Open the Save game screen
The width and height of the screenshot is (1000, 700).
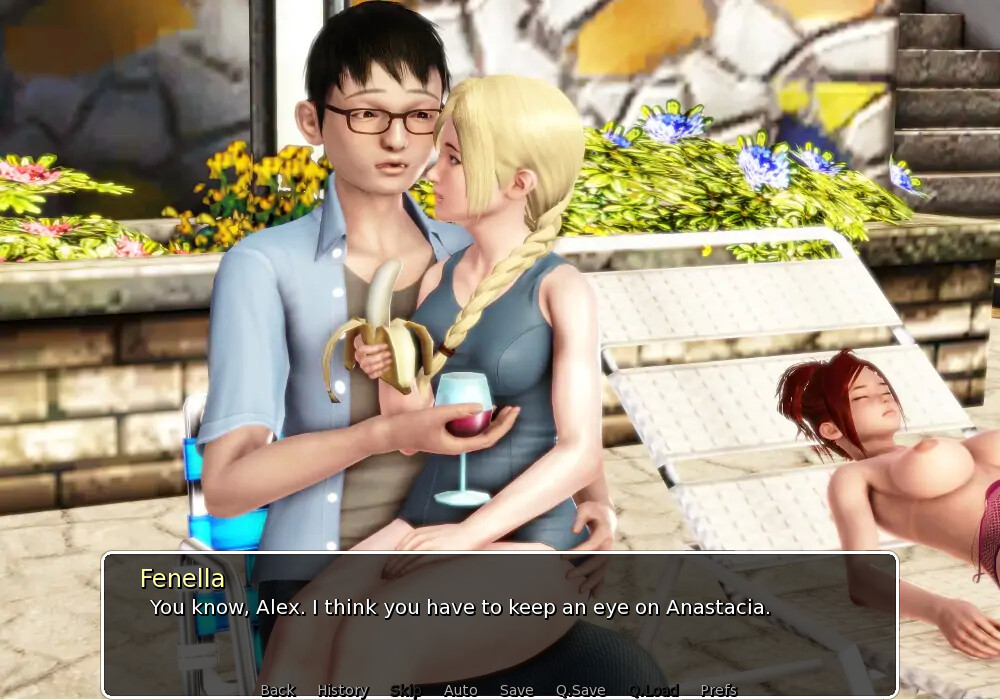pyautogui.click(x=516, y=690)
